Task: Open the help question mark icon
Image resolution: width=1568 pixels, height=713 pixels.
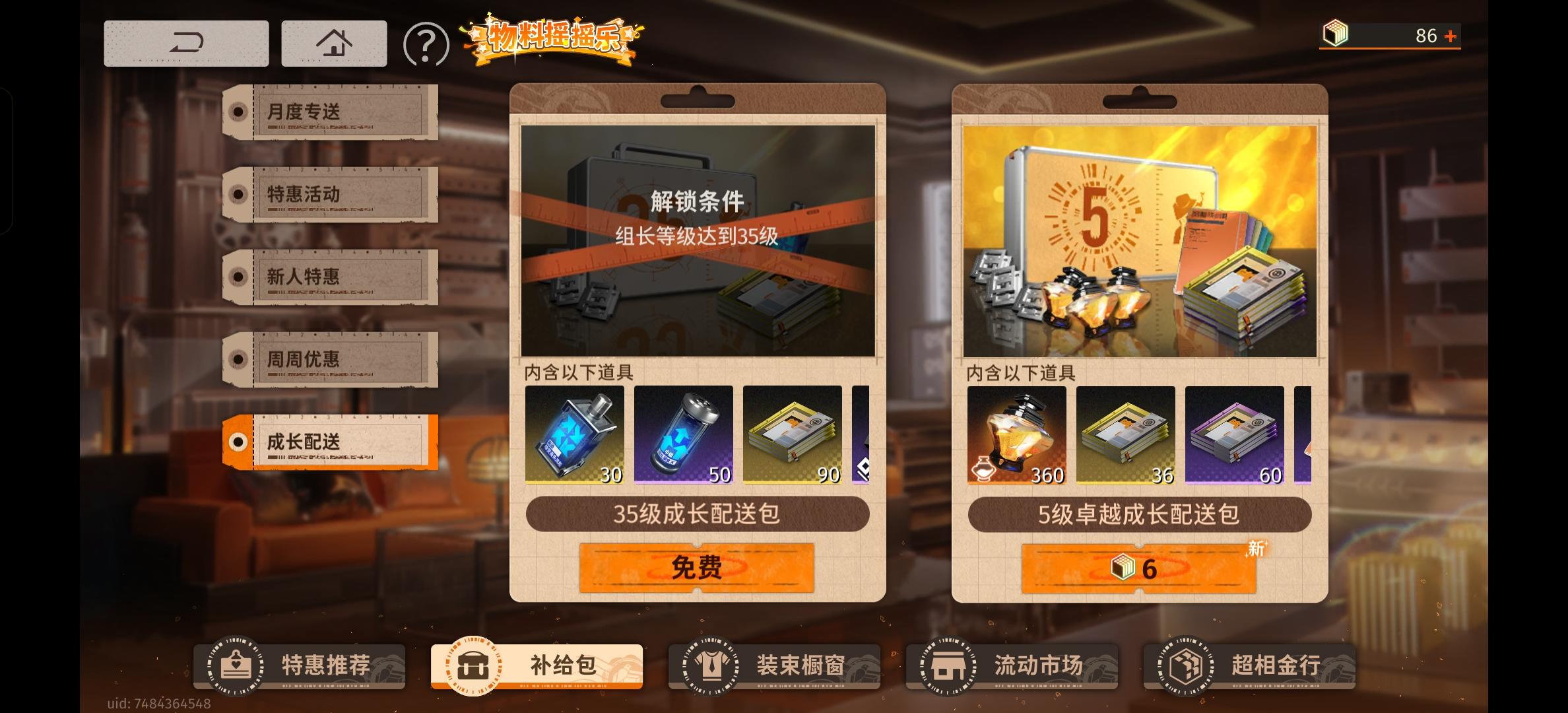Action: click(x=426, y=42)
